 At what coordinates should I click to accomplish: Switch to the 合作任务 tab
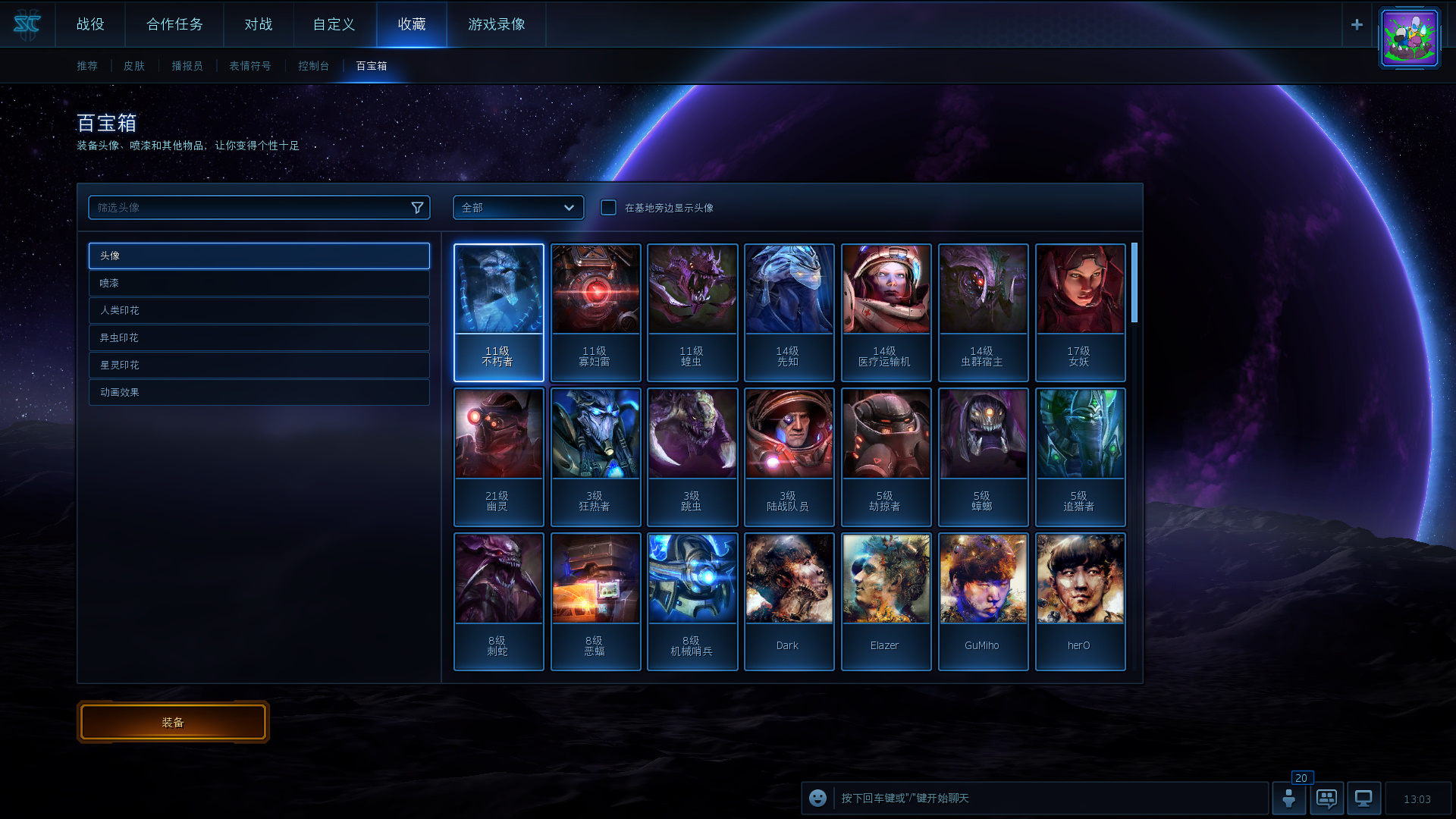pos(174,24)
